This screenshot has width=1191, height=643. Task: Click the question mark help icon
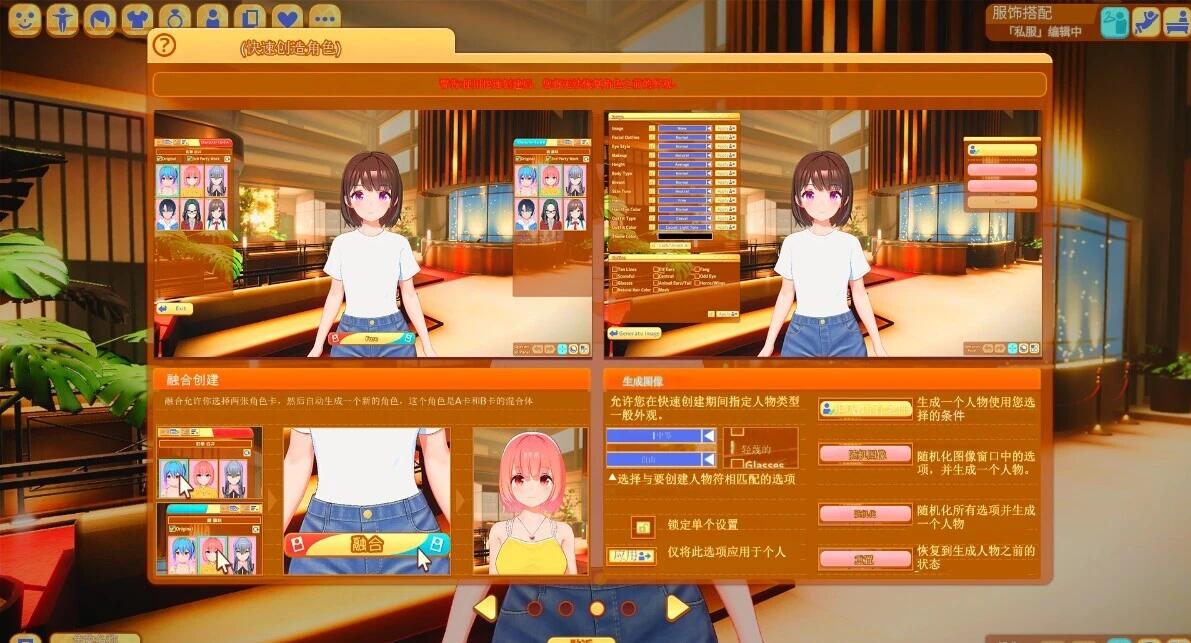coord(163,45)
